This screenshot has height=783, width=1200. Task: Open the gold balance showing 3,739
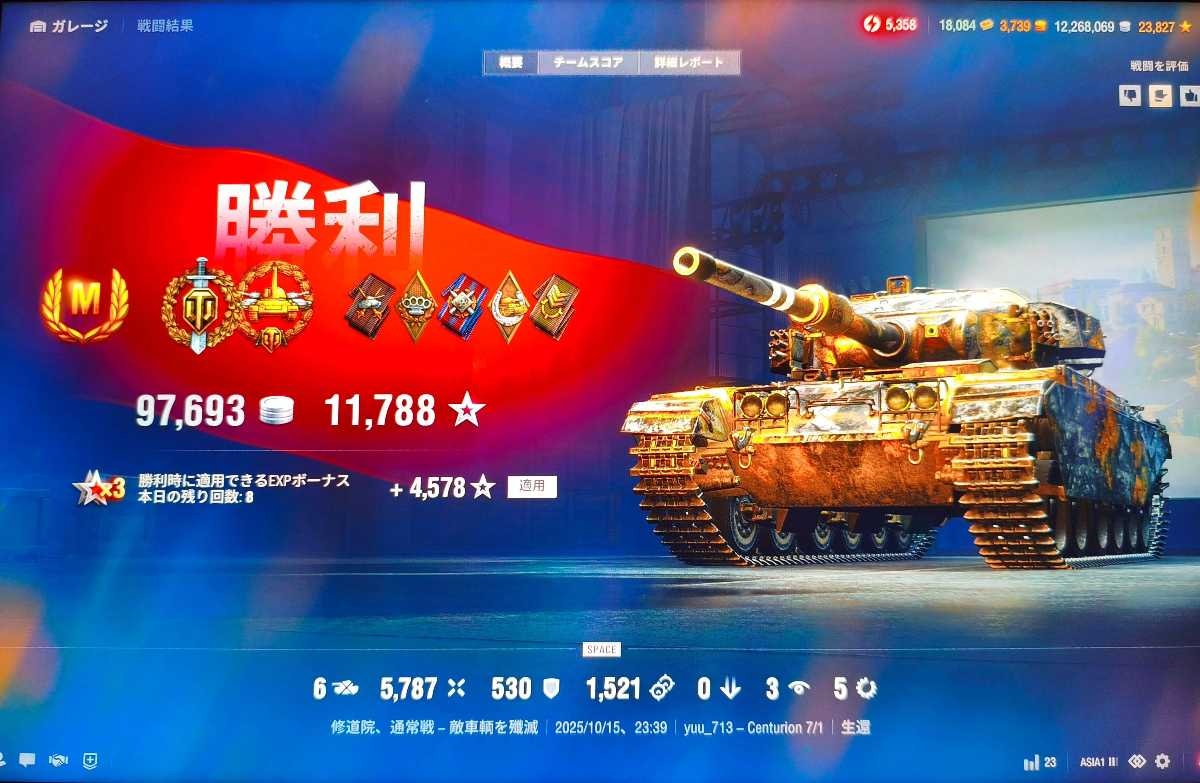(1023, 26)
